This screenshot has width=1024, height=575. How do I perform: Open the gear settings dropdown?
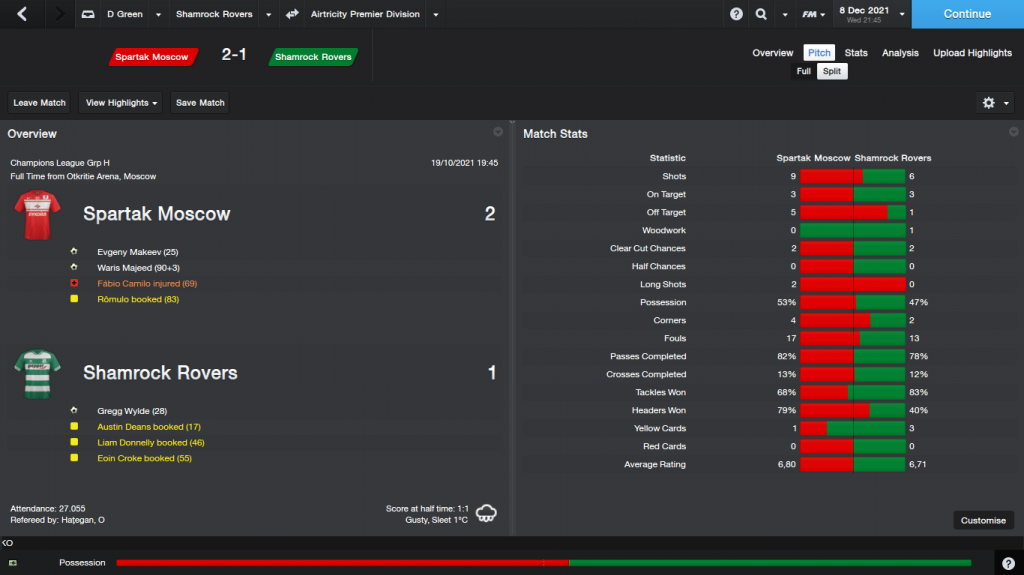click(x=995, y=103)
